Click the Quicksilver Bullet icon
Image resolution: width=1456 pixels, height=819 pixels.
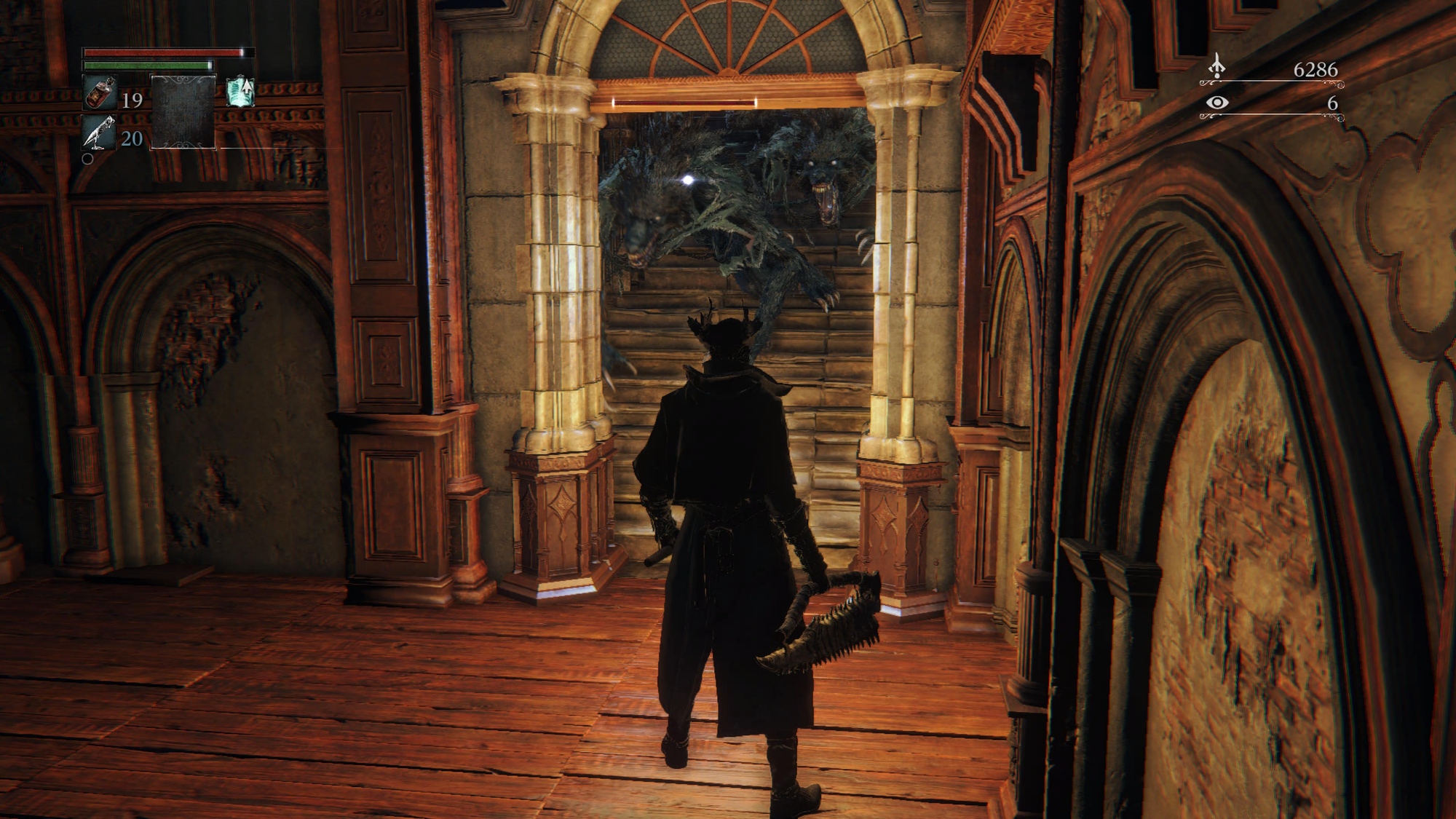pyautogui.click(x=99, y=132)
